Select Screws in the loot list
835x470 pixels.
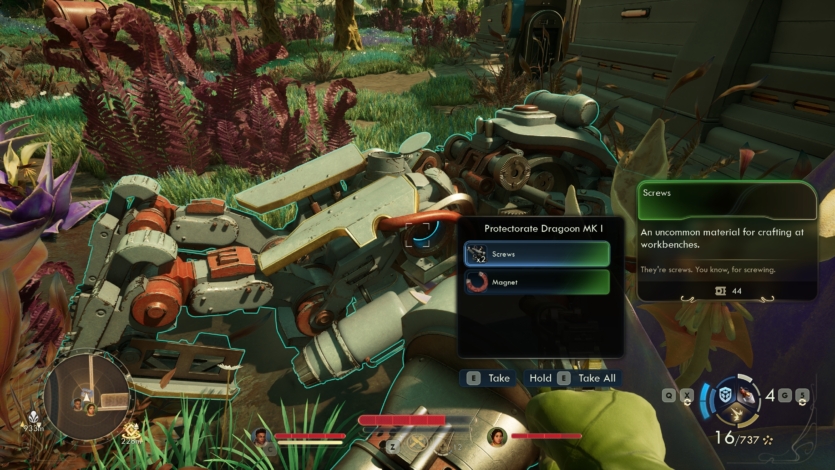537,254
